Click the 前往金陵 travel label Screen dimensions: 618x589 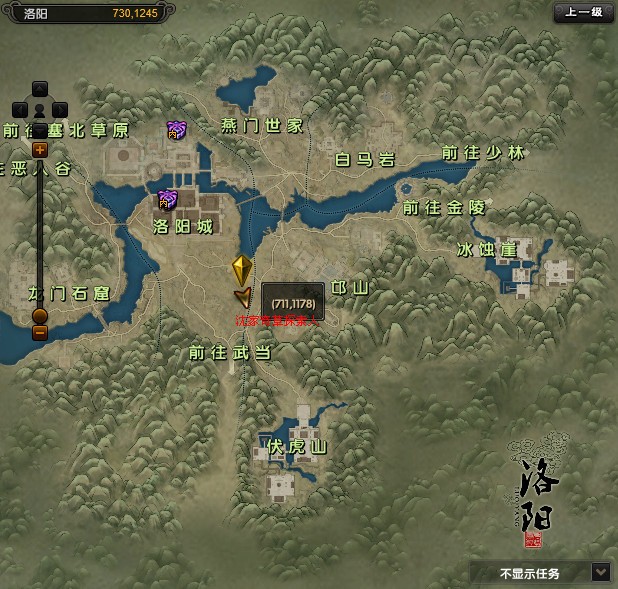pyautogui.click(x=443, y=208)
